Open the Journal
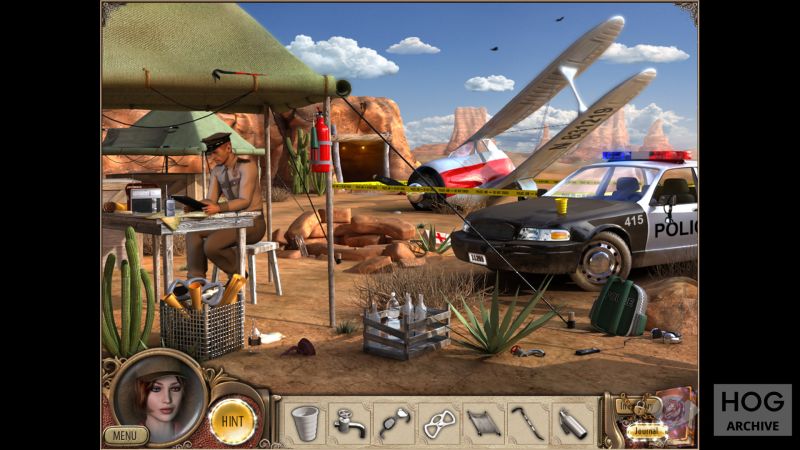 point(645,432)
